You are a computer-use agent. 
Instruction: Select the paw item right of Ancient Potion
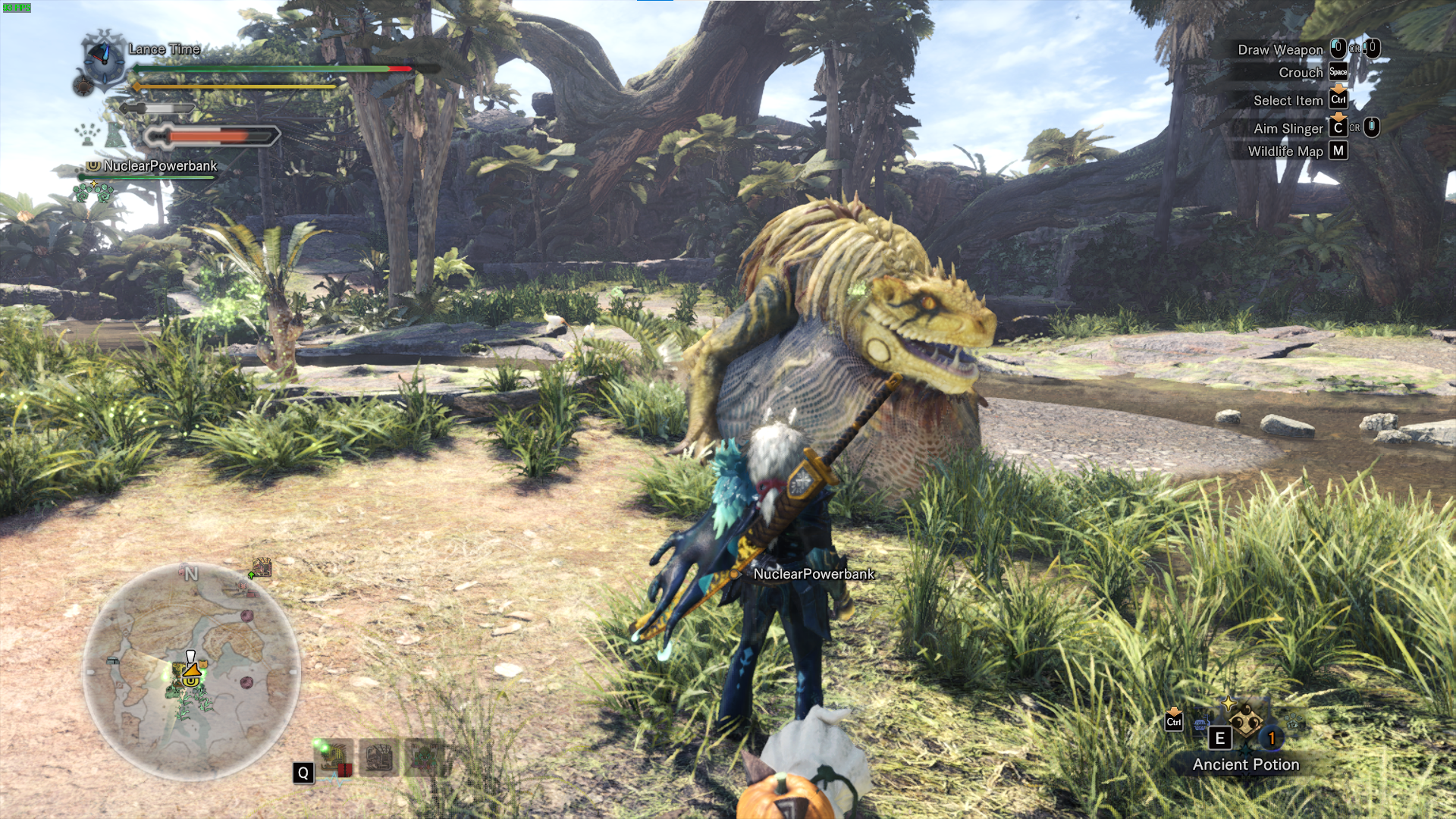pyautogui.click(x=1292, y=722)
